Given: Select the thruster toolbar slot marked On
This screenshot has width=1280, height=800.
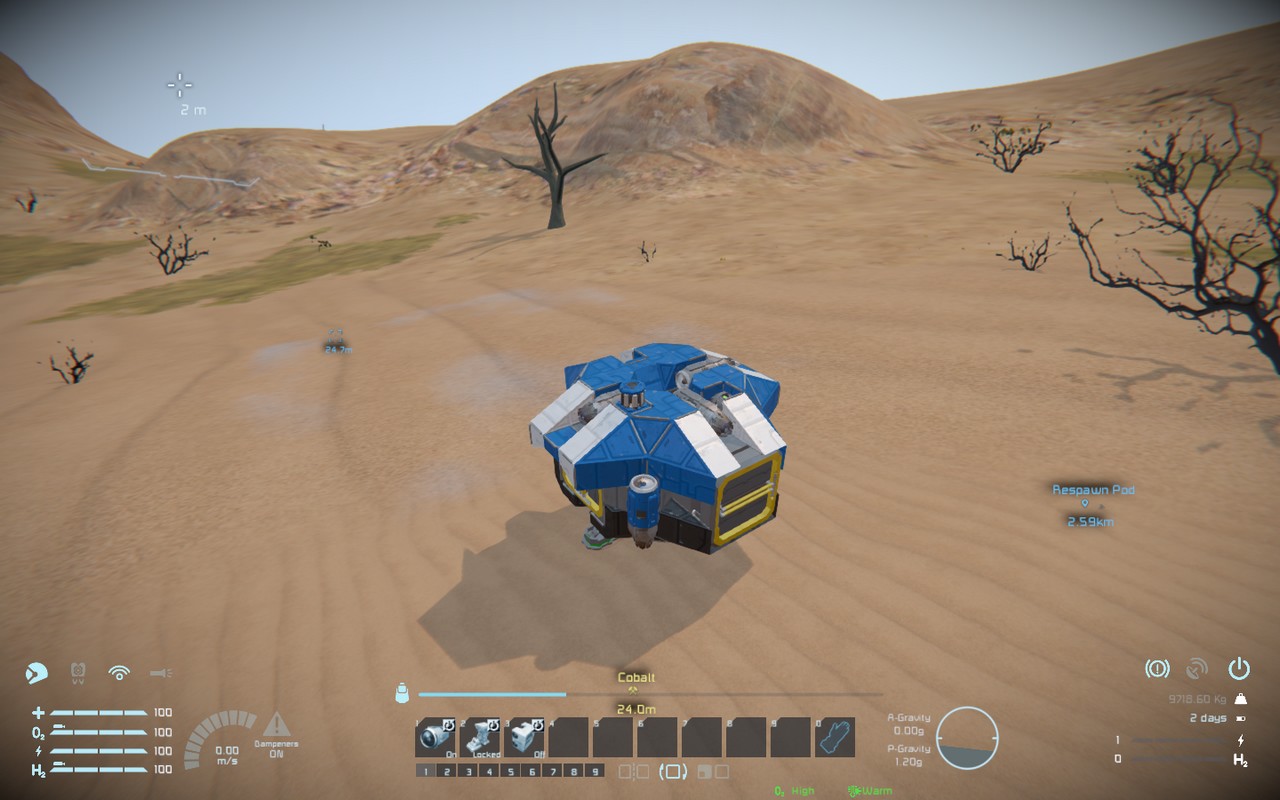Looking at the screenshot, I should coord(435,737).
